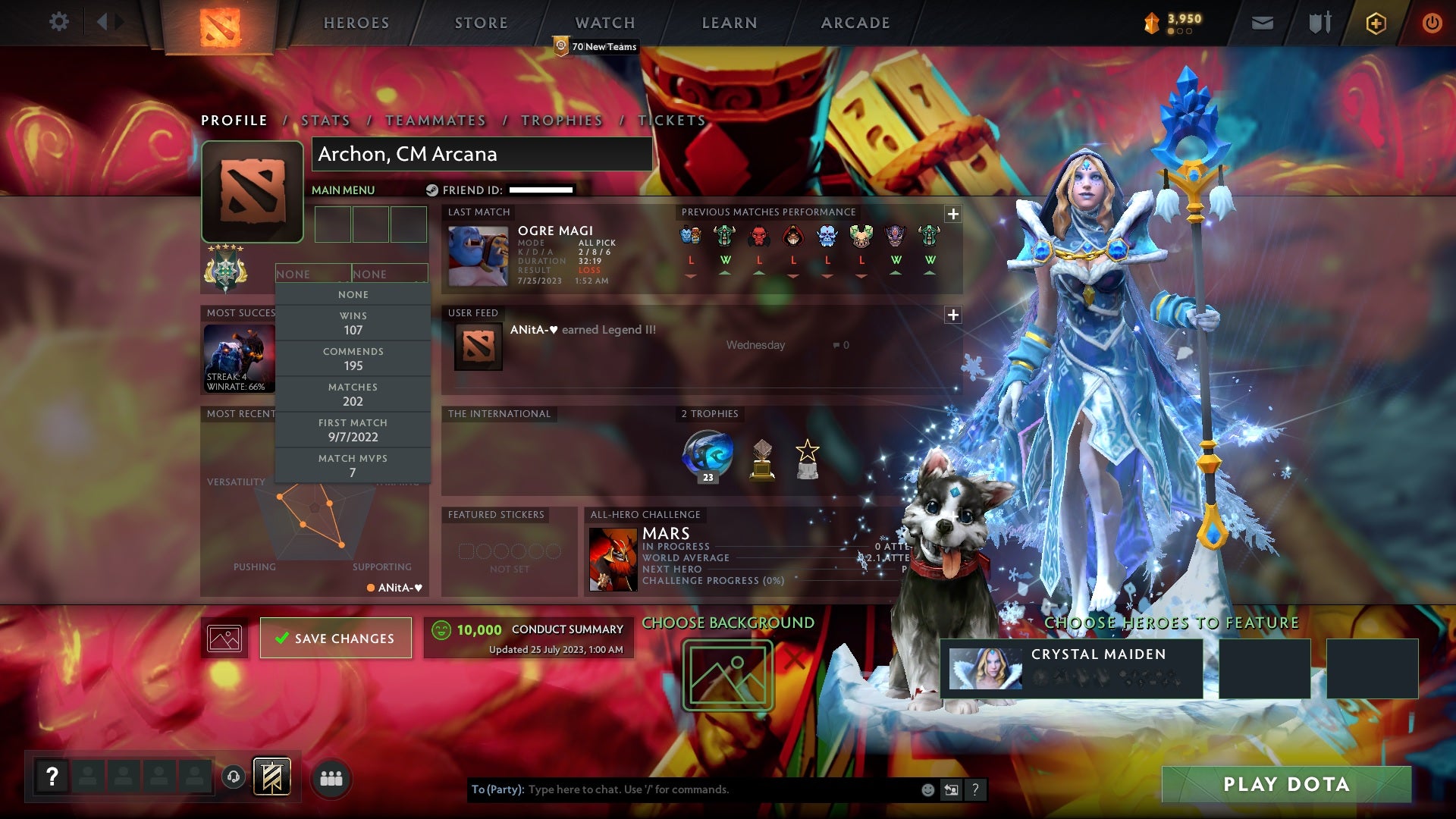
Task: Open the gold hexagon Dota Plus icon
Action: tap(1375, 23)
